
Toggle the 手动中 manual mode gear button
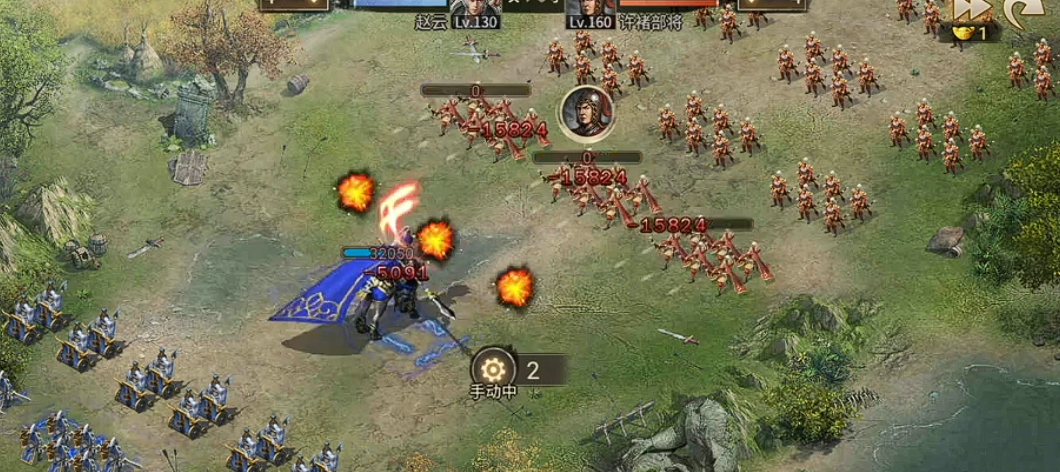494,367
